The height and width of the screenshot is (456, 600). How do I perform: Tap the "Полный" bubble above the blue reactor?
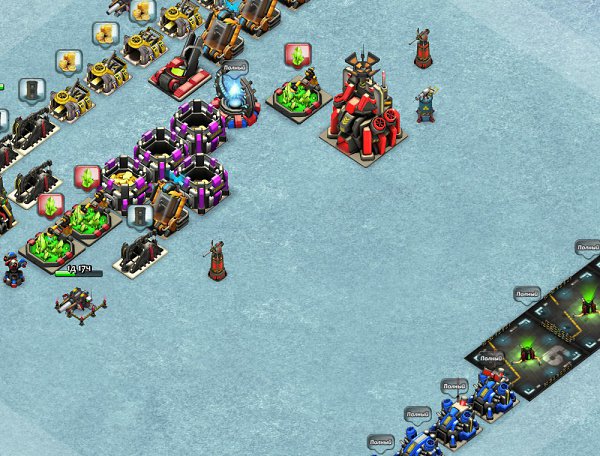coord(235,67)
